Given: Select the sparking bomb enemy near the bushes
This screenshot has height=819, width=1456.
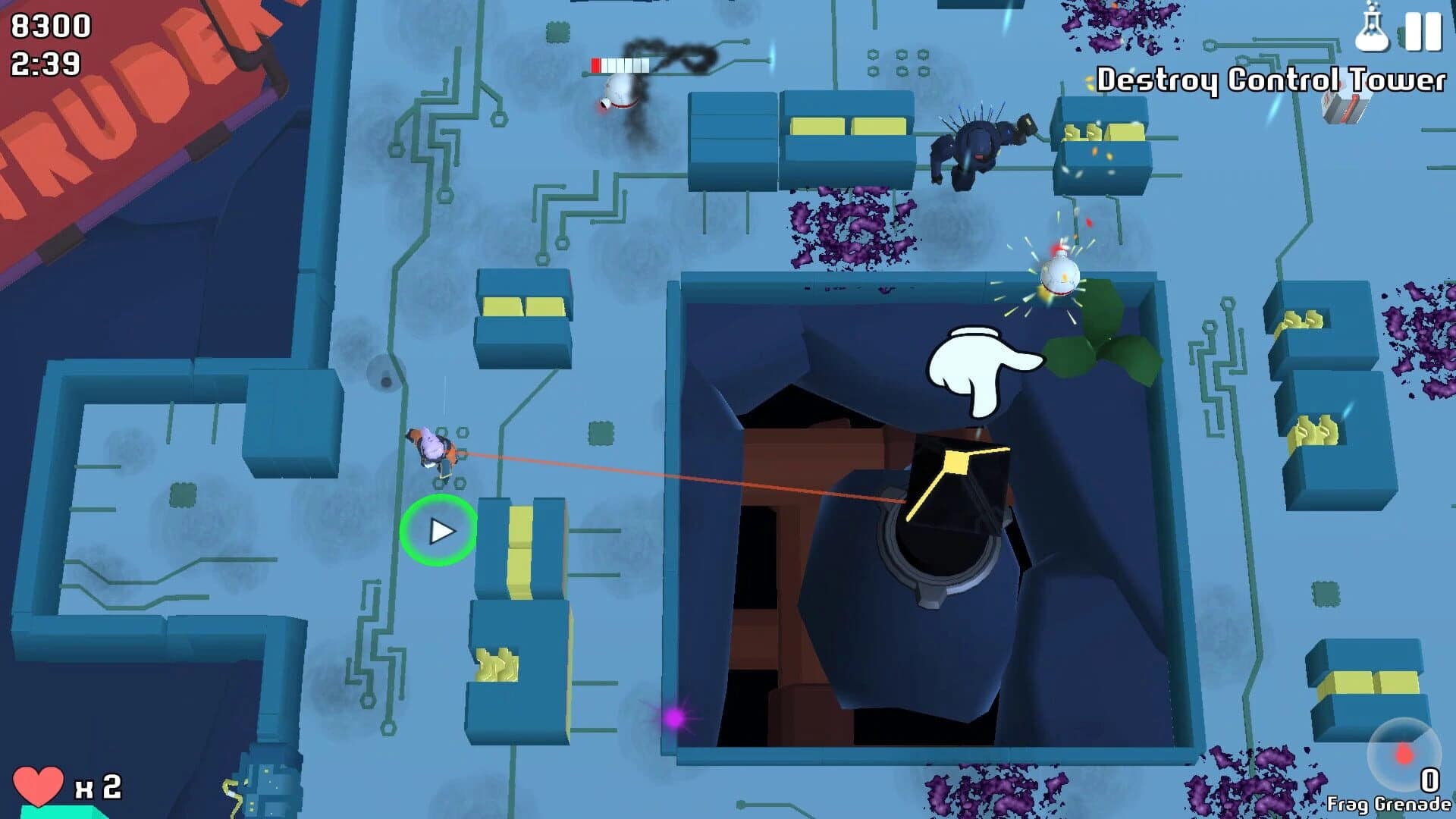Looking at the screenshot, I should (x=1060, y=275).
